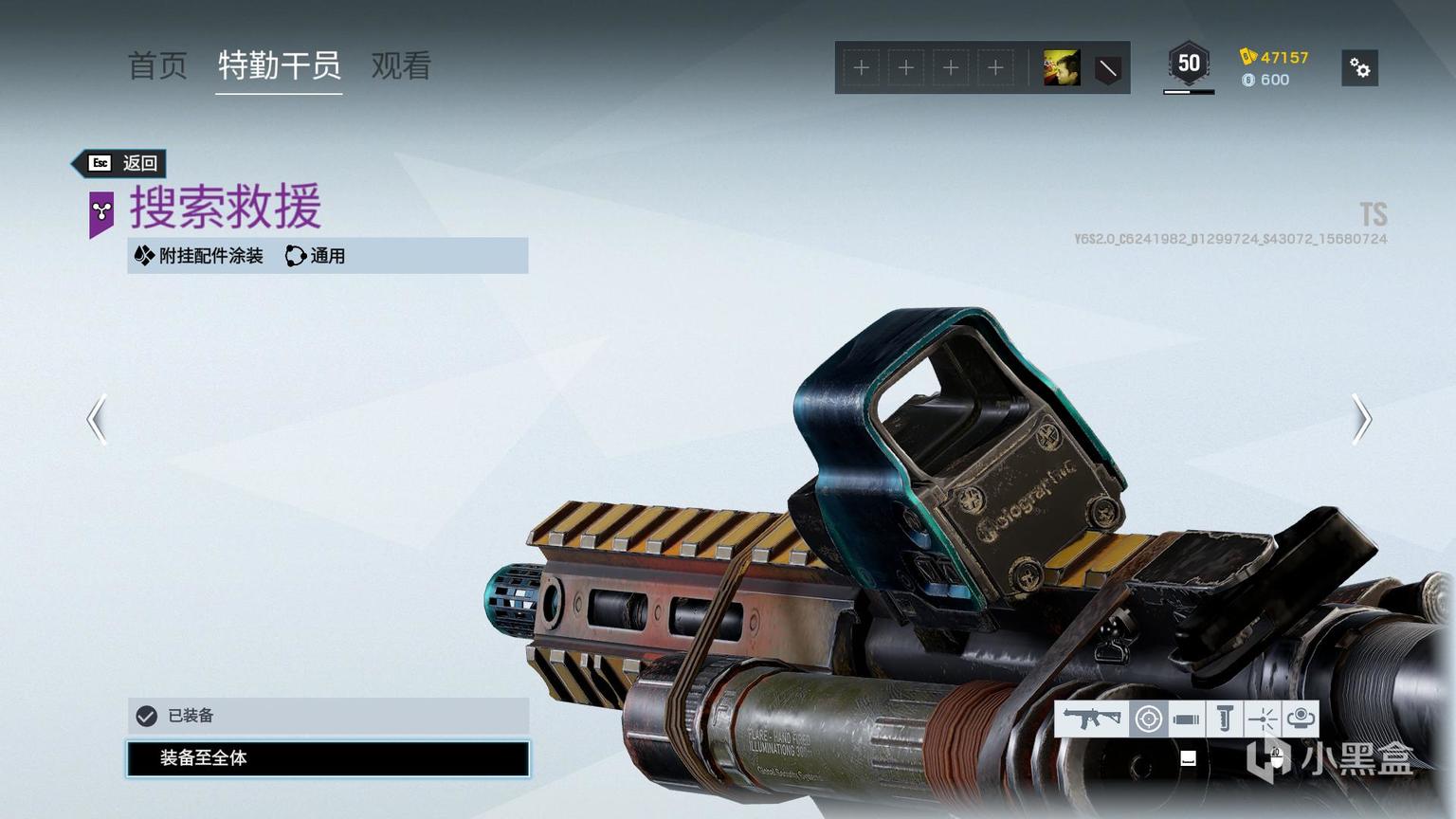Go to the 首页 home tab
Screen dimensions: 1456x819
(157, 65)
